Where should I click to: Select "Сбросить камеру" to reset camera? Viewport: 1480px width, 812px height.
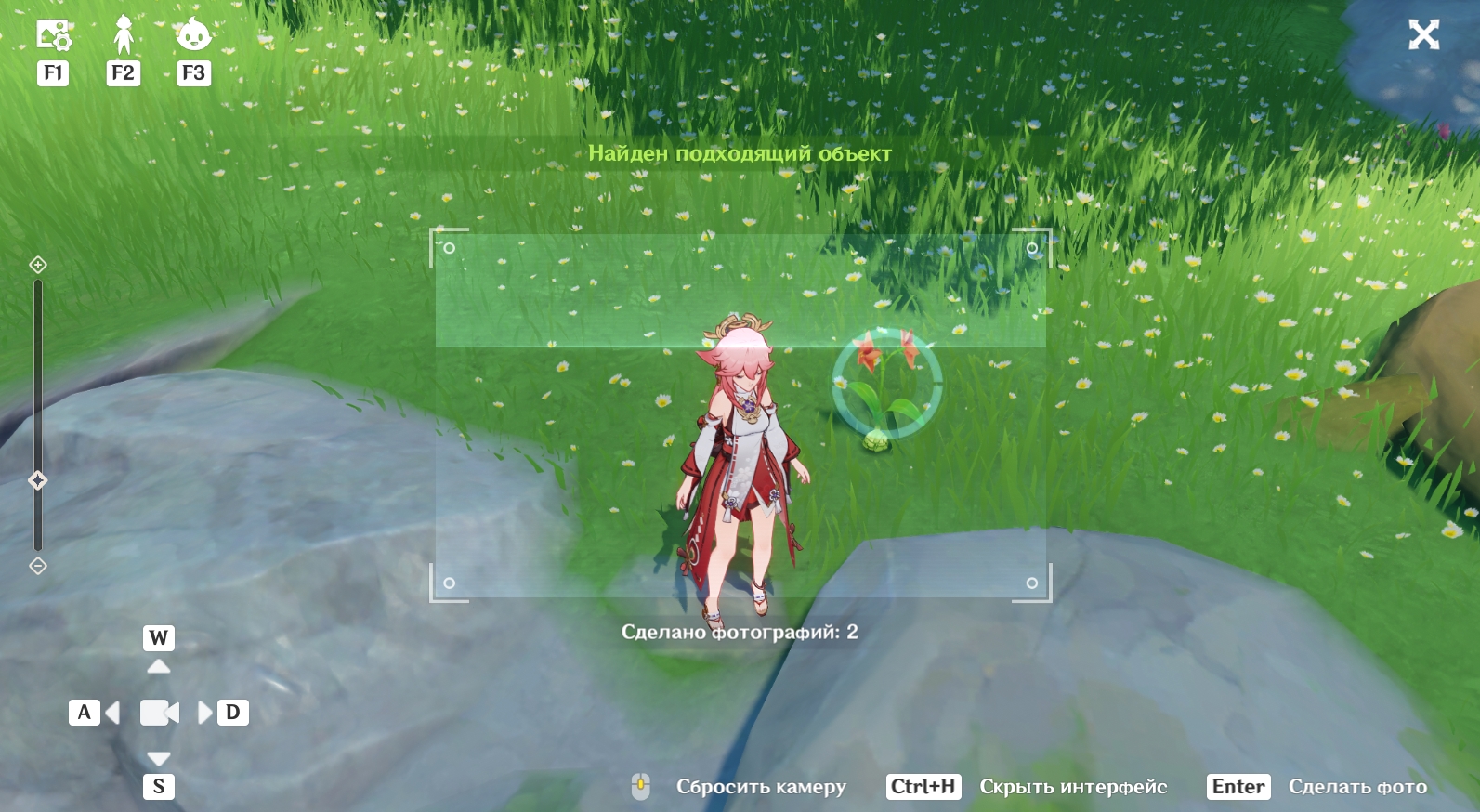760,787
